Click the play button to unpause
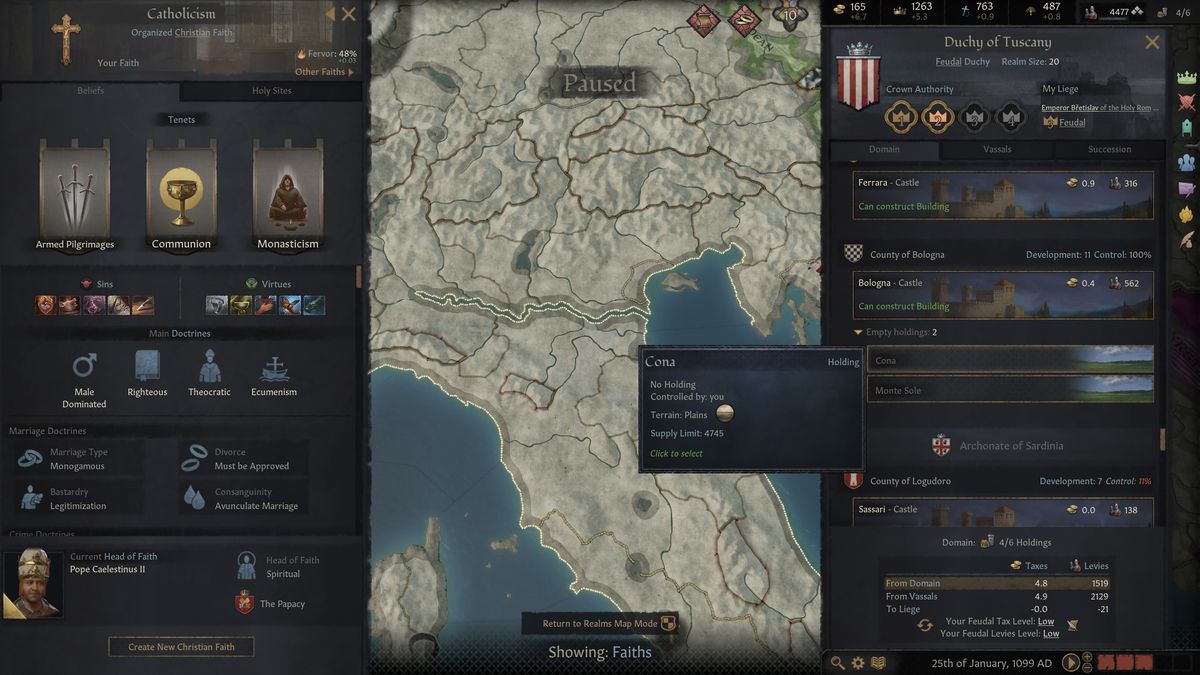This screenshot has height=675, width=1200. pyautogui.click(x=1070, y=662)
